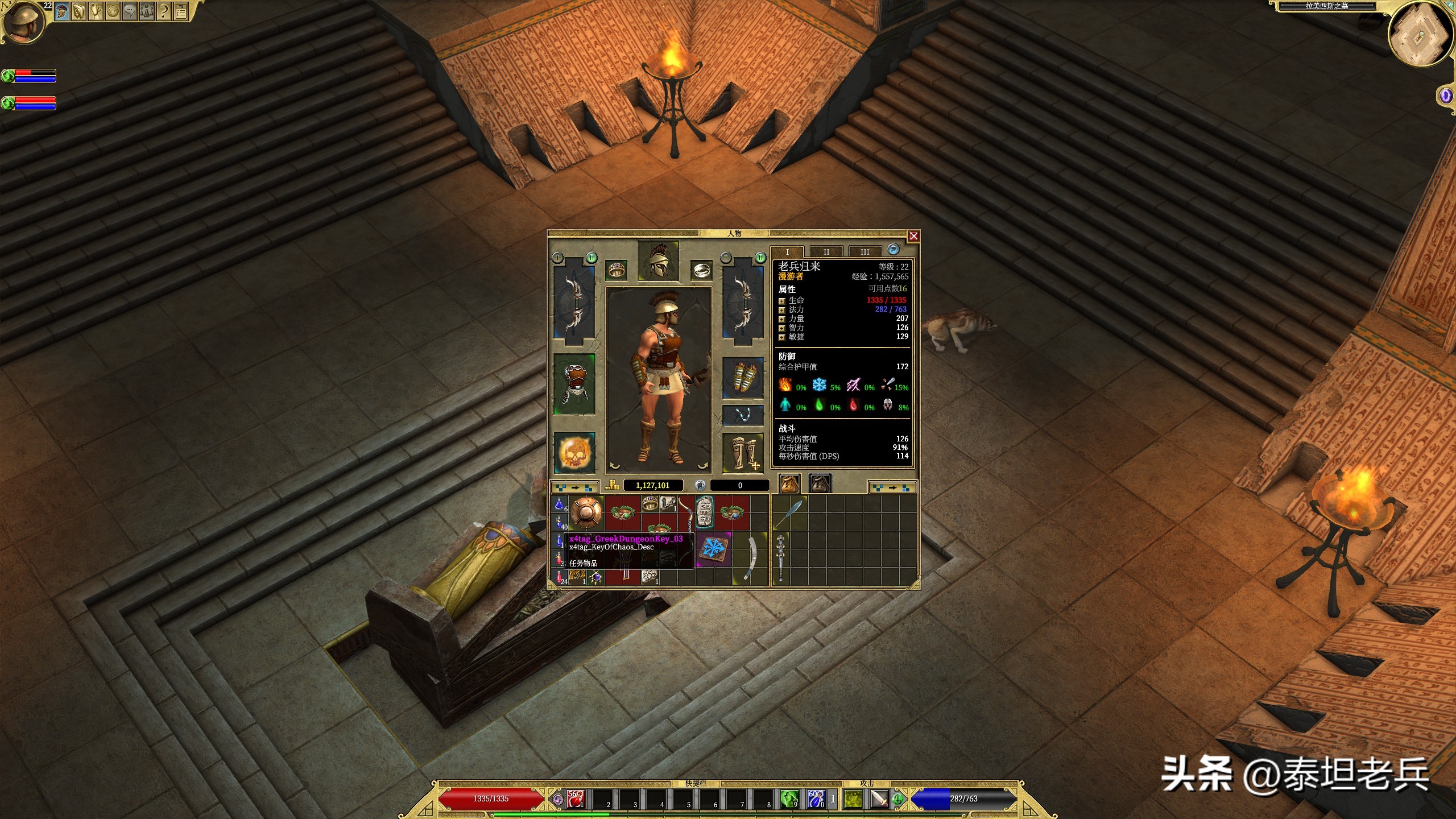This screenshot has height=819, width=1456.
Task: Select the equipped leg greaves slot
Action: (x=742, y=453)
